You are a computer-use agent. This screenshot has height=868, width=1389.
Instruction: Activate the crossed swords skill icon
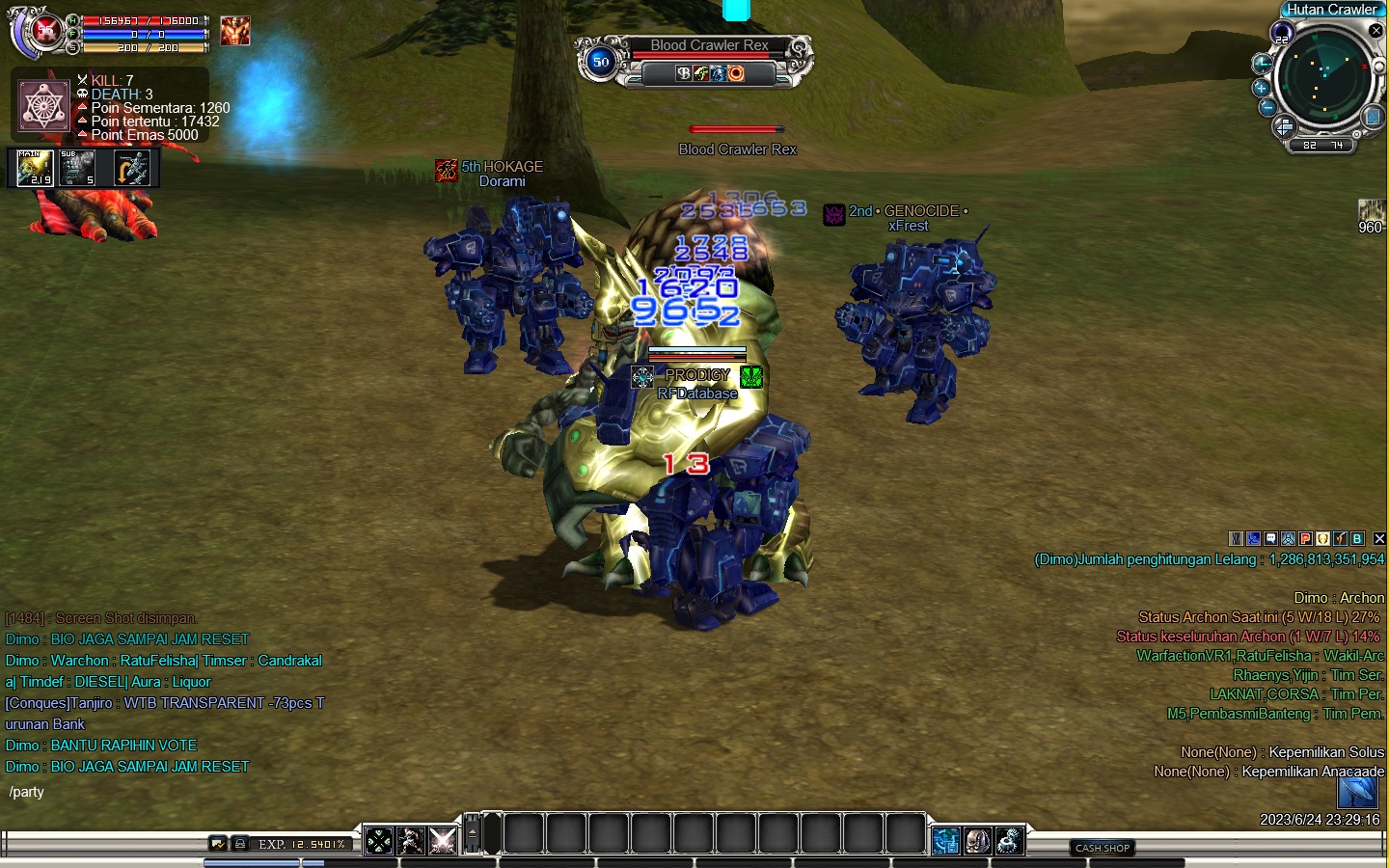click(443, 841)
